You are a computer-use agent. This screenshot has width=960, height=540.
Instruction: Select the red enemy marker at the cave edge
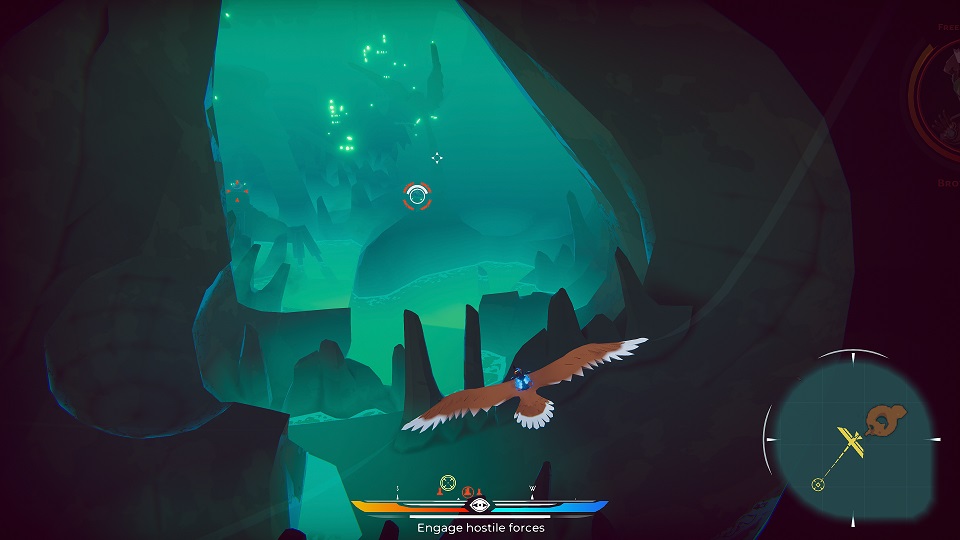(237, 187)
